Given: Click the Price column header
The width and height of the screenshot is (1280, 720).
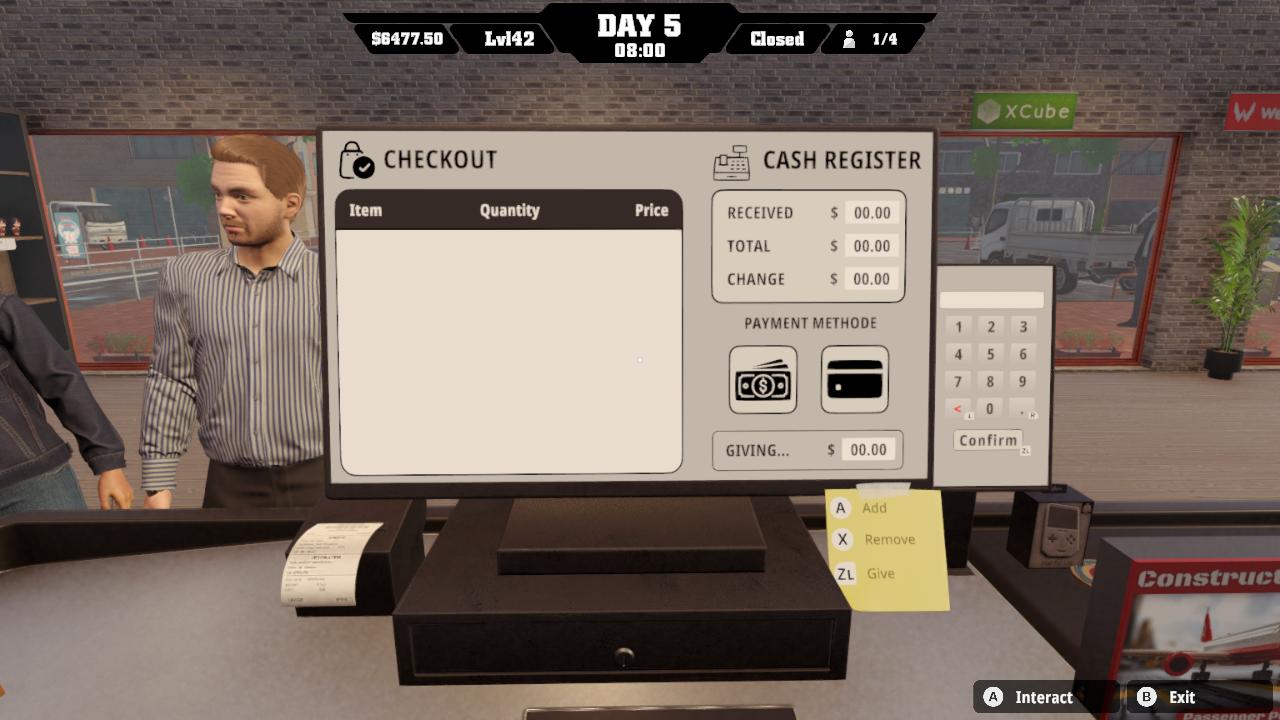Looking at the screenshot, I should pyautogui.click(x=651, y=210).
